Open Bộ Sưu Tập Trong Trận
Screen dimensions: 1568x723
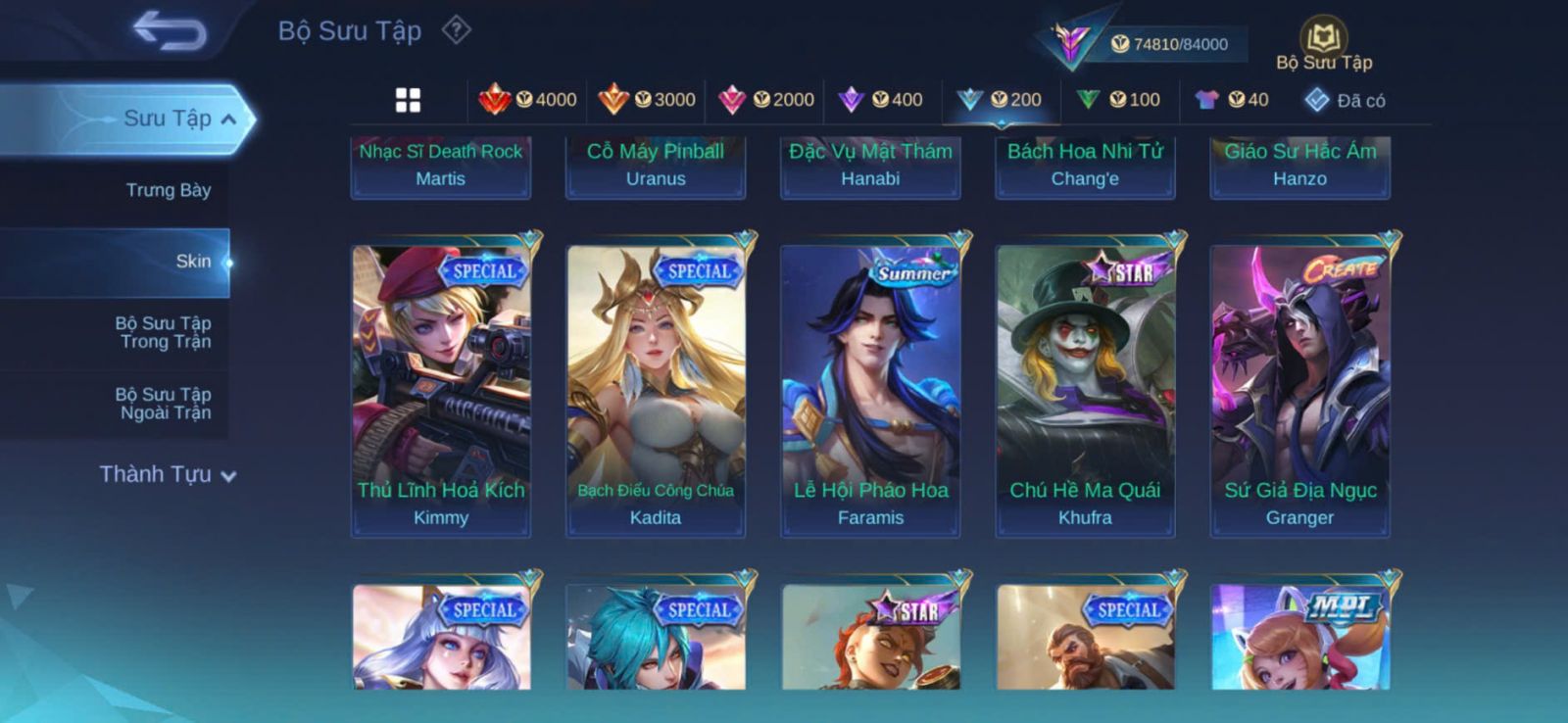(164, 332)
